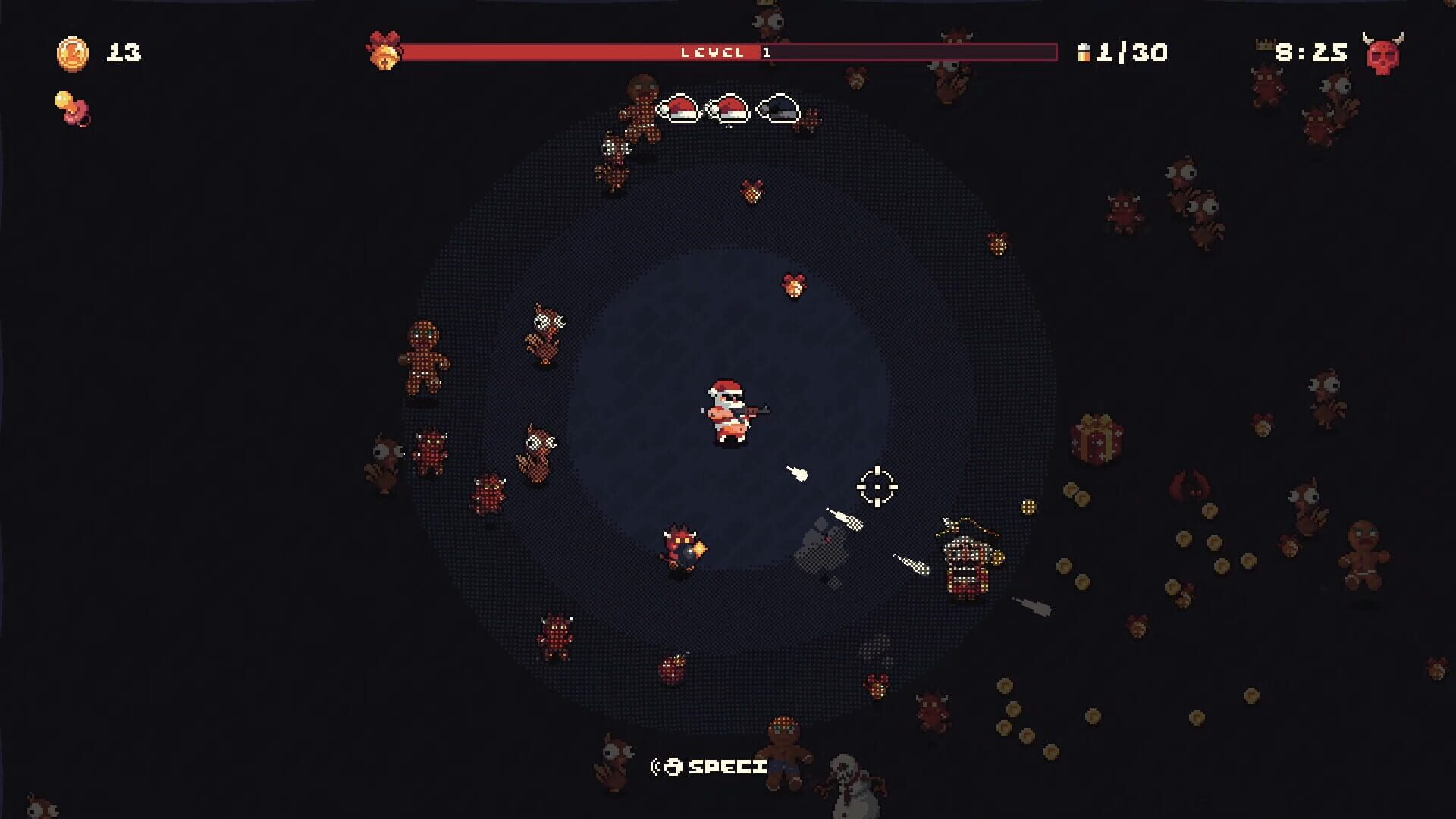Viewport: 1456px width, 819px height.
Task: Click the ammo bullet icon next to 1/30
Action: [1083, 53]
